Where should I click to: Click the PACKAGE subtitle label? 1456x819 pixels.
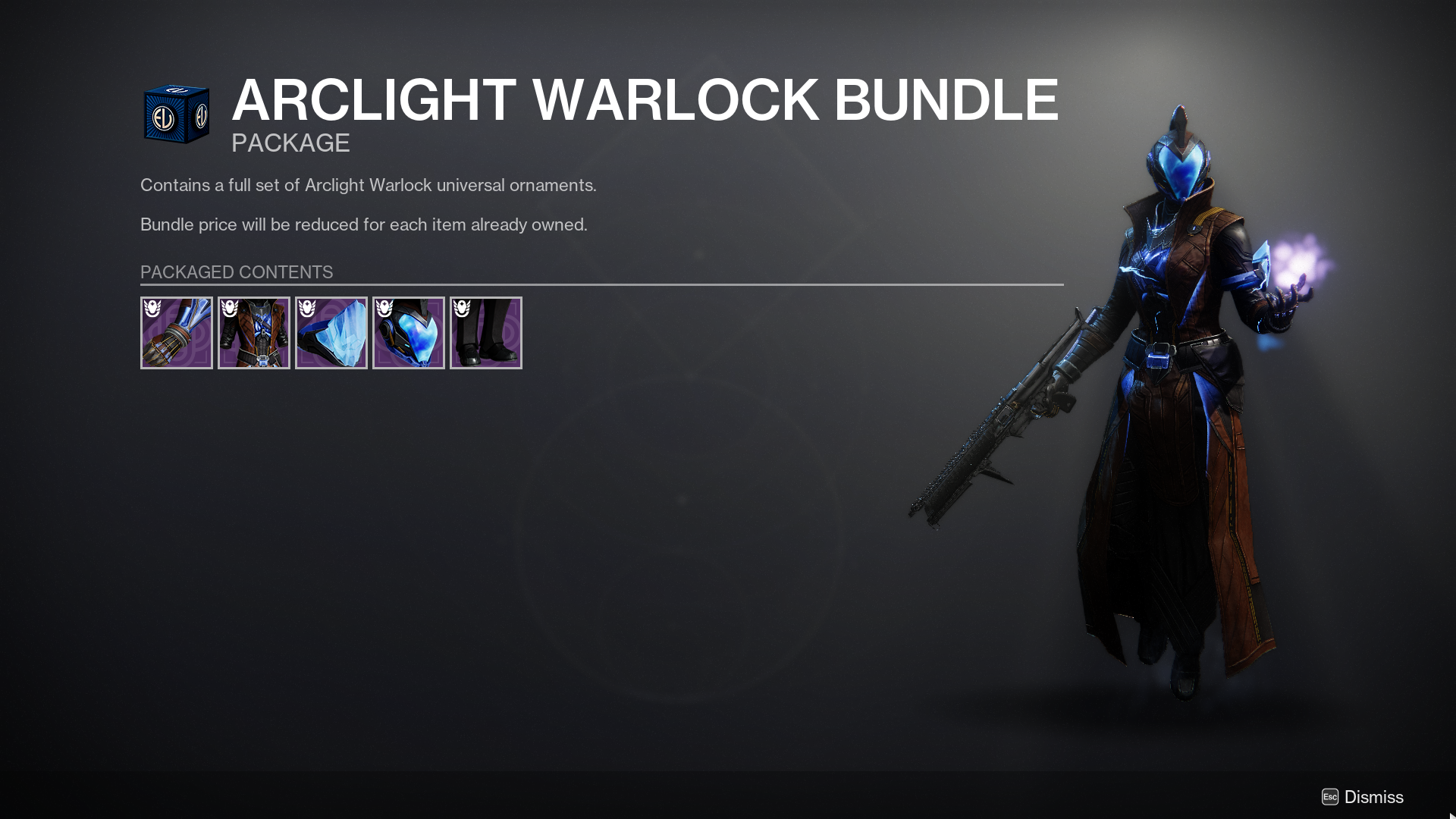point(290,143)
